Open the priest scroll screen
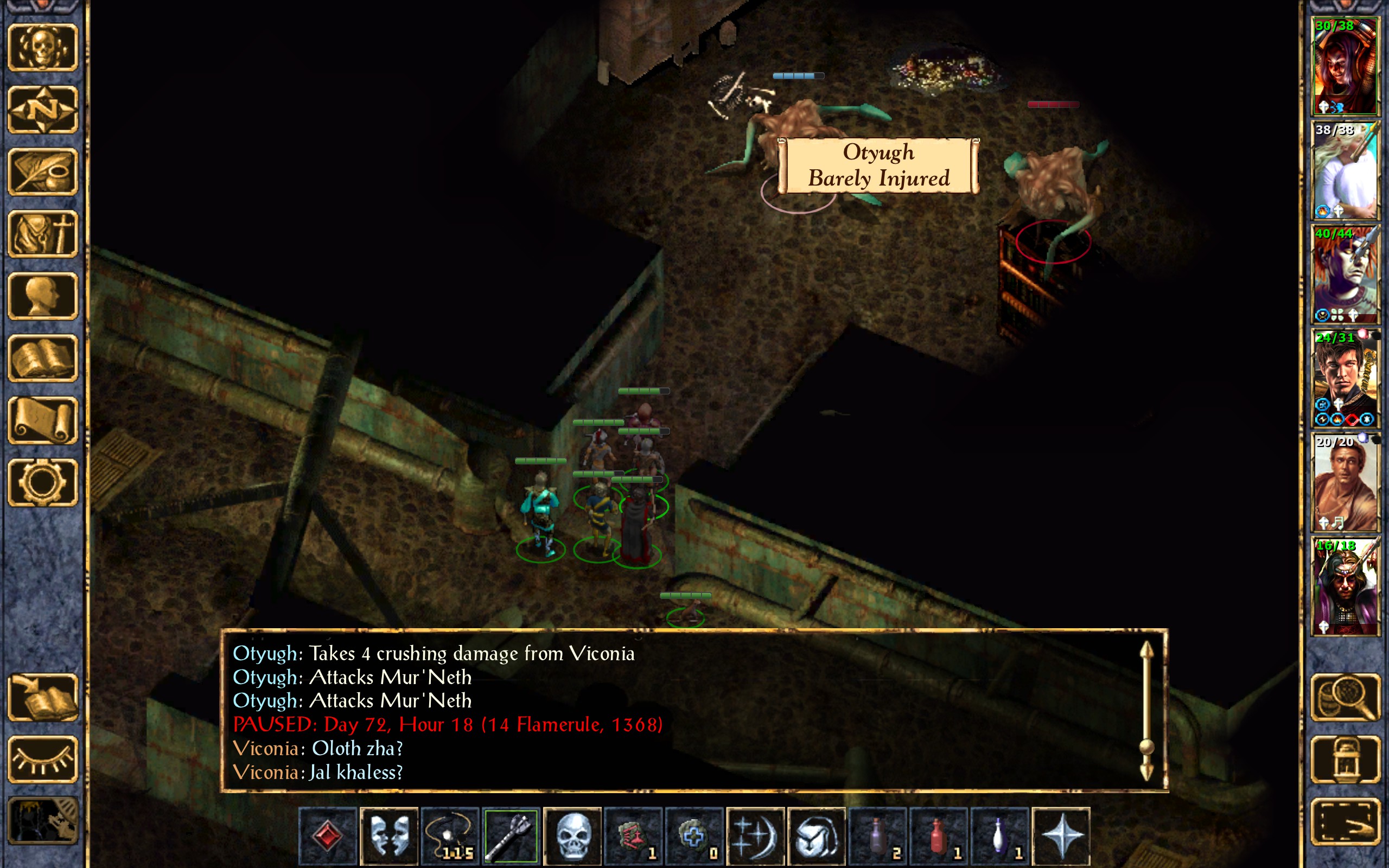This screenshot has width=1389, height=868. pyautogui.click(x=42, y=420)
